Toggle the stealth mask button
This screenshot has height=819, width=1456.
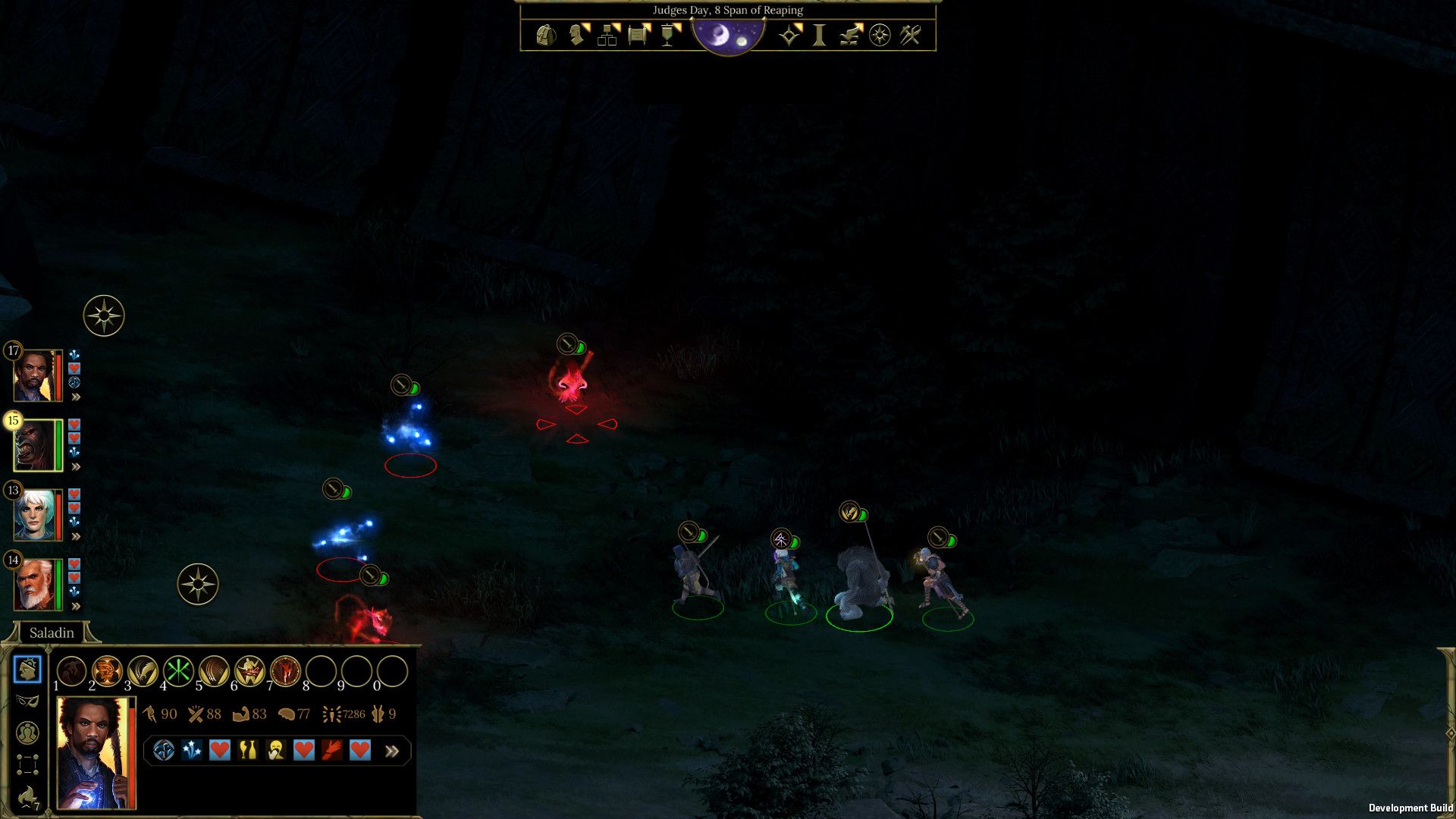point(27,701)
